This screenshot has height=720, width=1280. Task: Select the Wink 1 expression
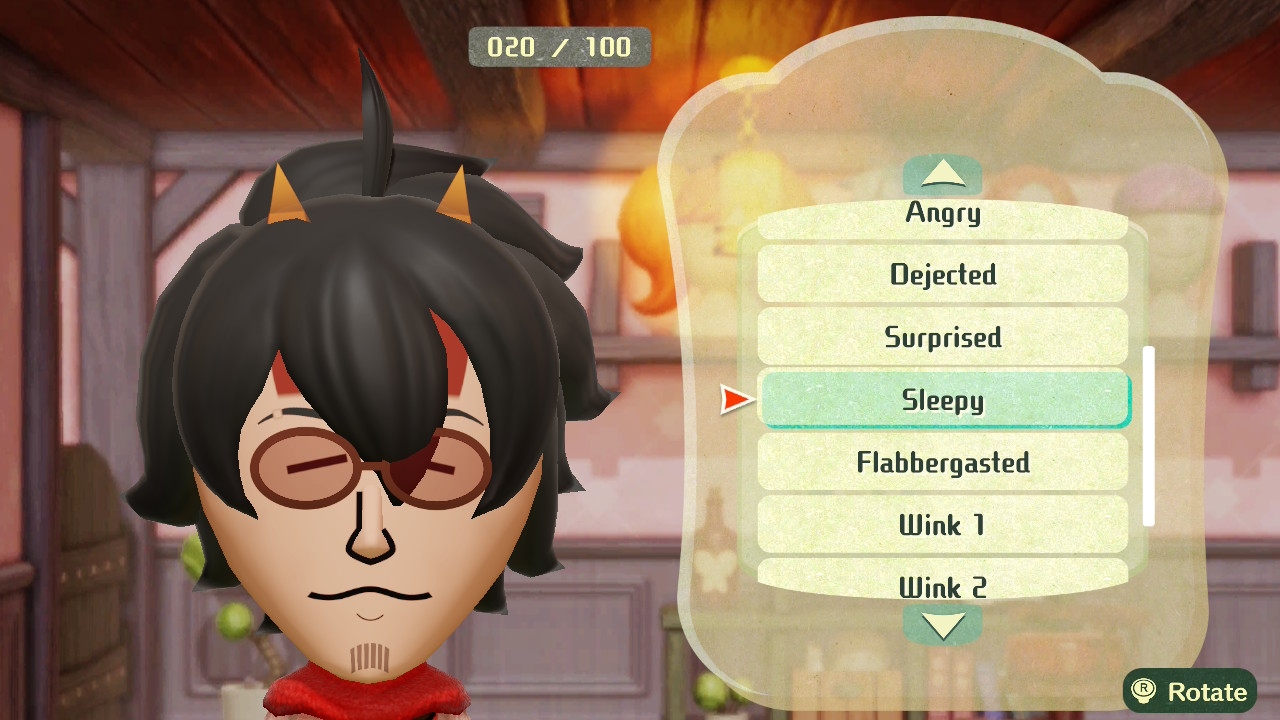point(943,525)
